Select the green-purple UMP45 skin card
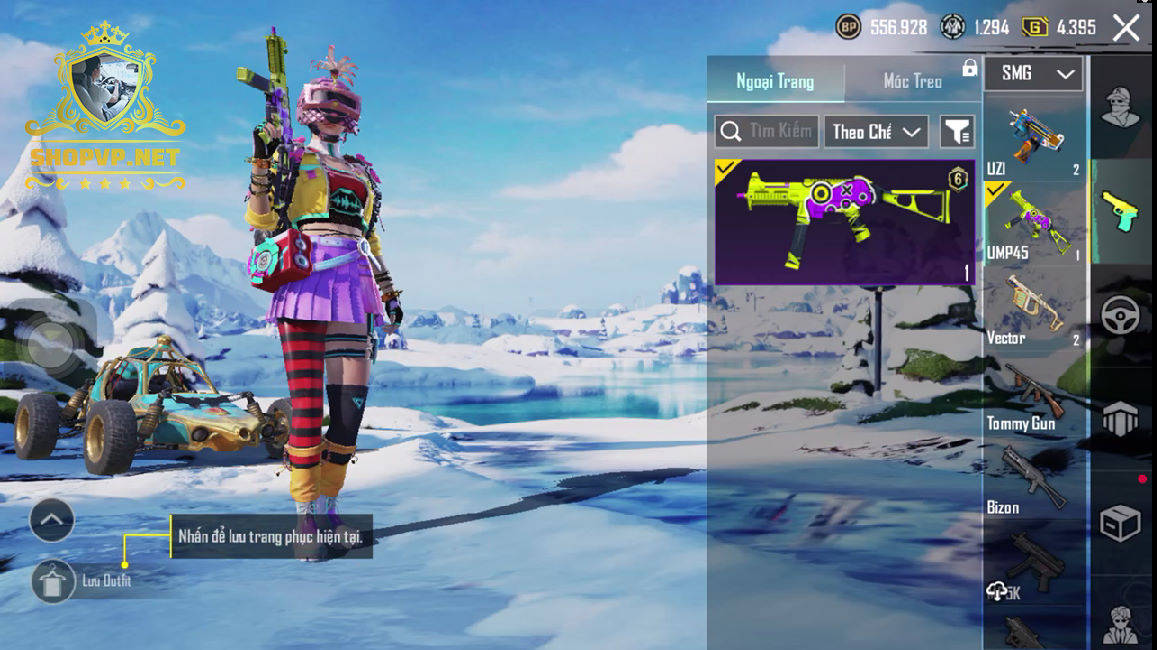1157x650 pixels. click(x=845, y=222)
